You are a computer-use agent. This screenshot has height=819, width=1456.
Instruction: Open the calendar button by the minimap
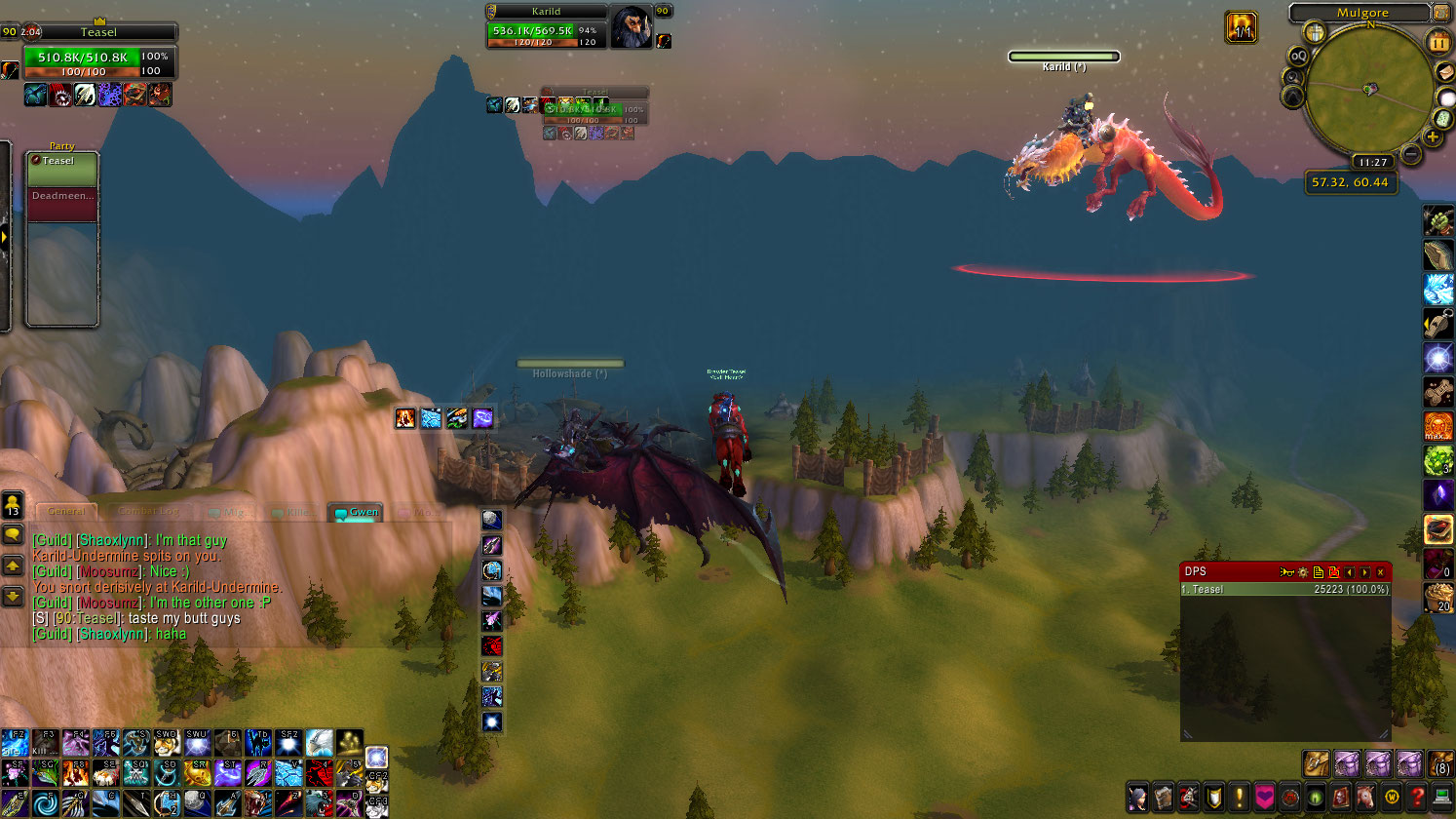point(1439,43)
